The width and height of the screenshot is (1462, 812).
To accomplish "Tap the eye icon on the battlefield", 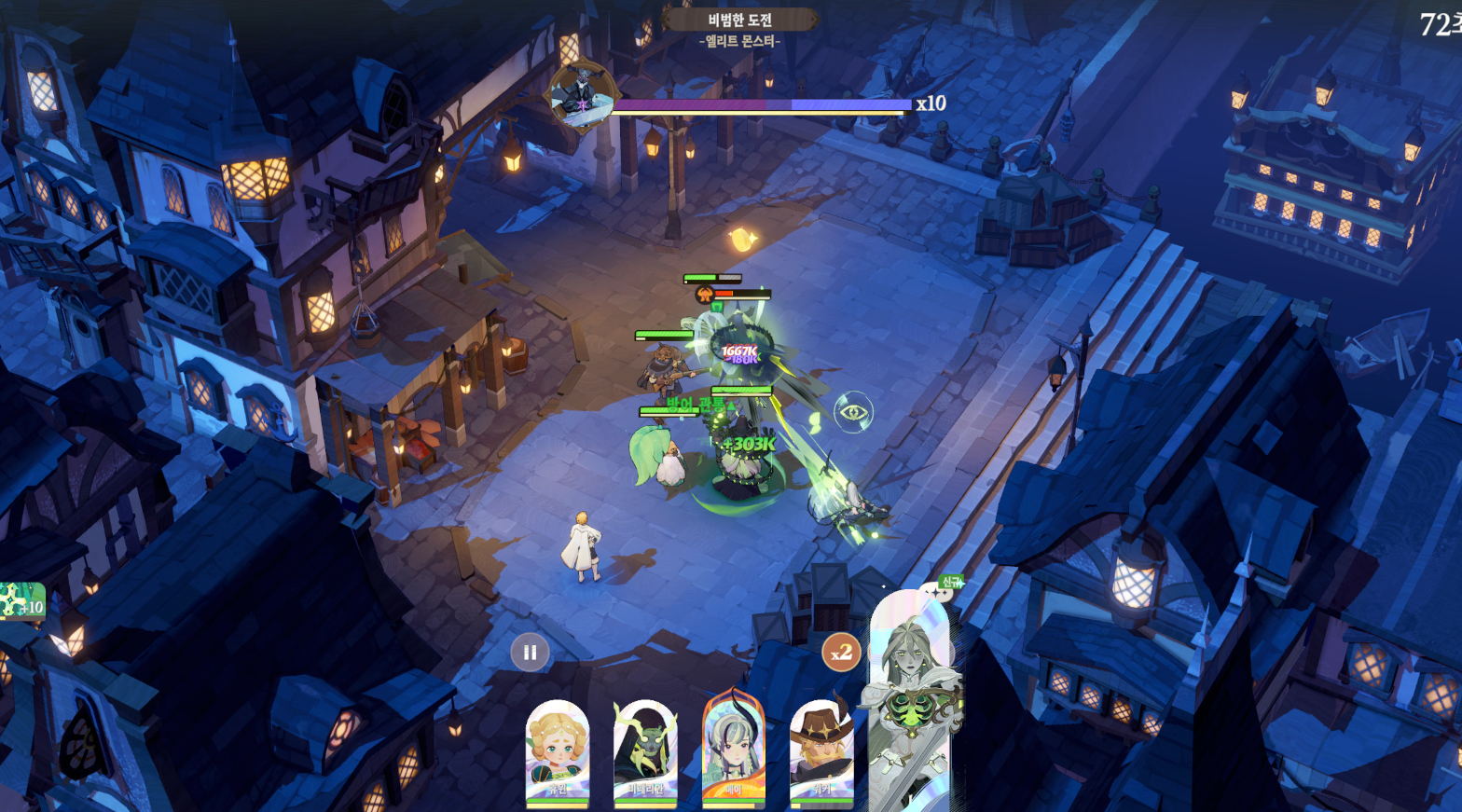I will click(x=852, y=411).
